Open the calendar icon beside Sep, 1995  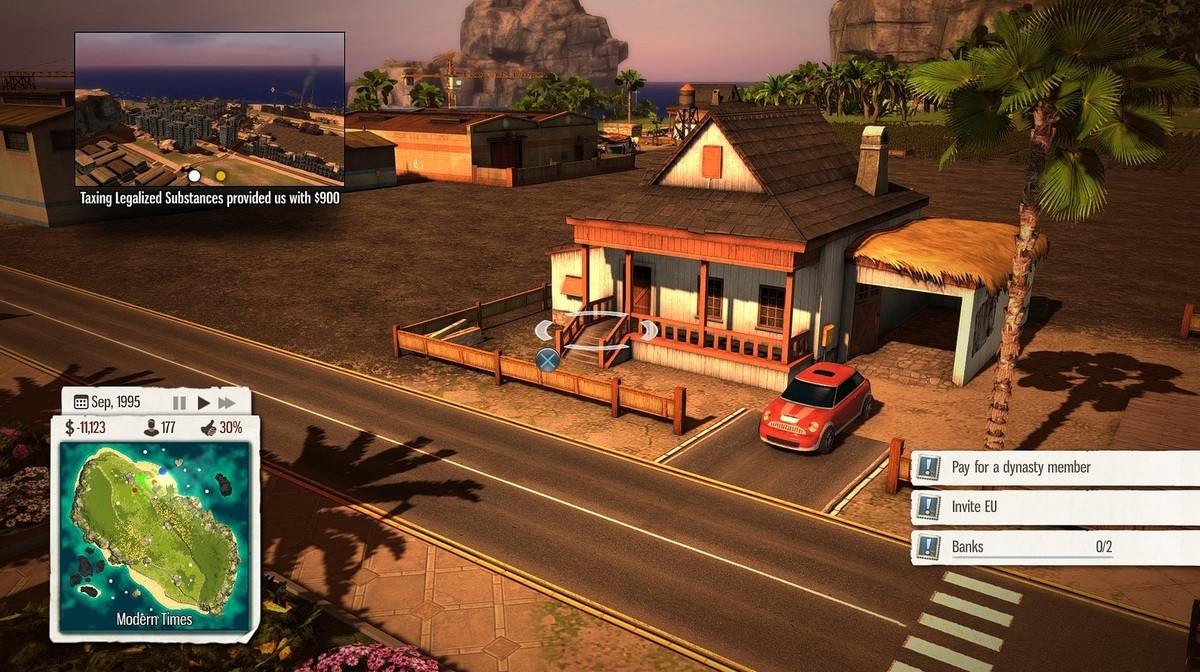tap(81, 403)
